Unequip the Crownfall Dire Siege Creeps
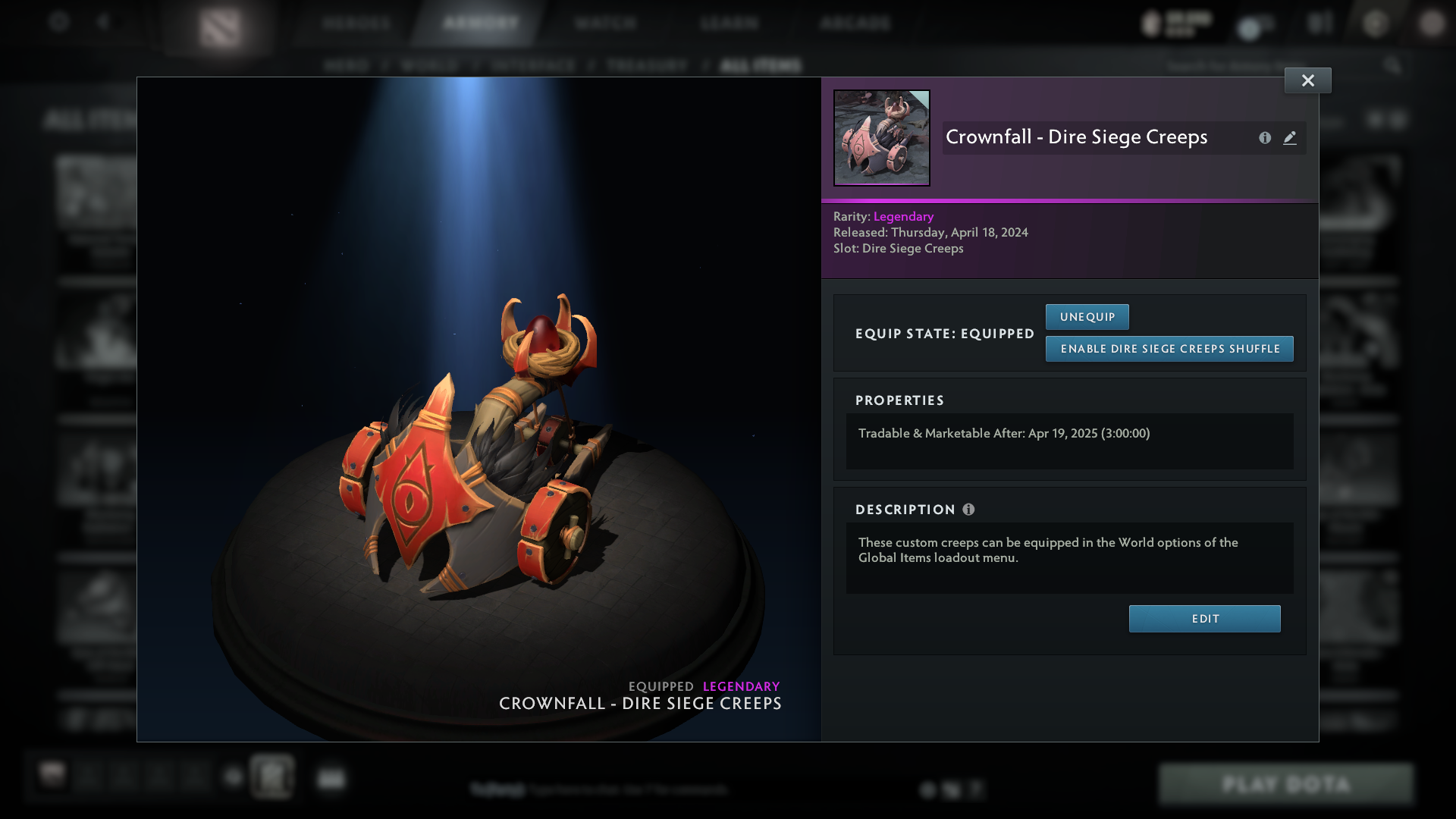This screenshot has height=819, width=1456. pos(1087,316)
